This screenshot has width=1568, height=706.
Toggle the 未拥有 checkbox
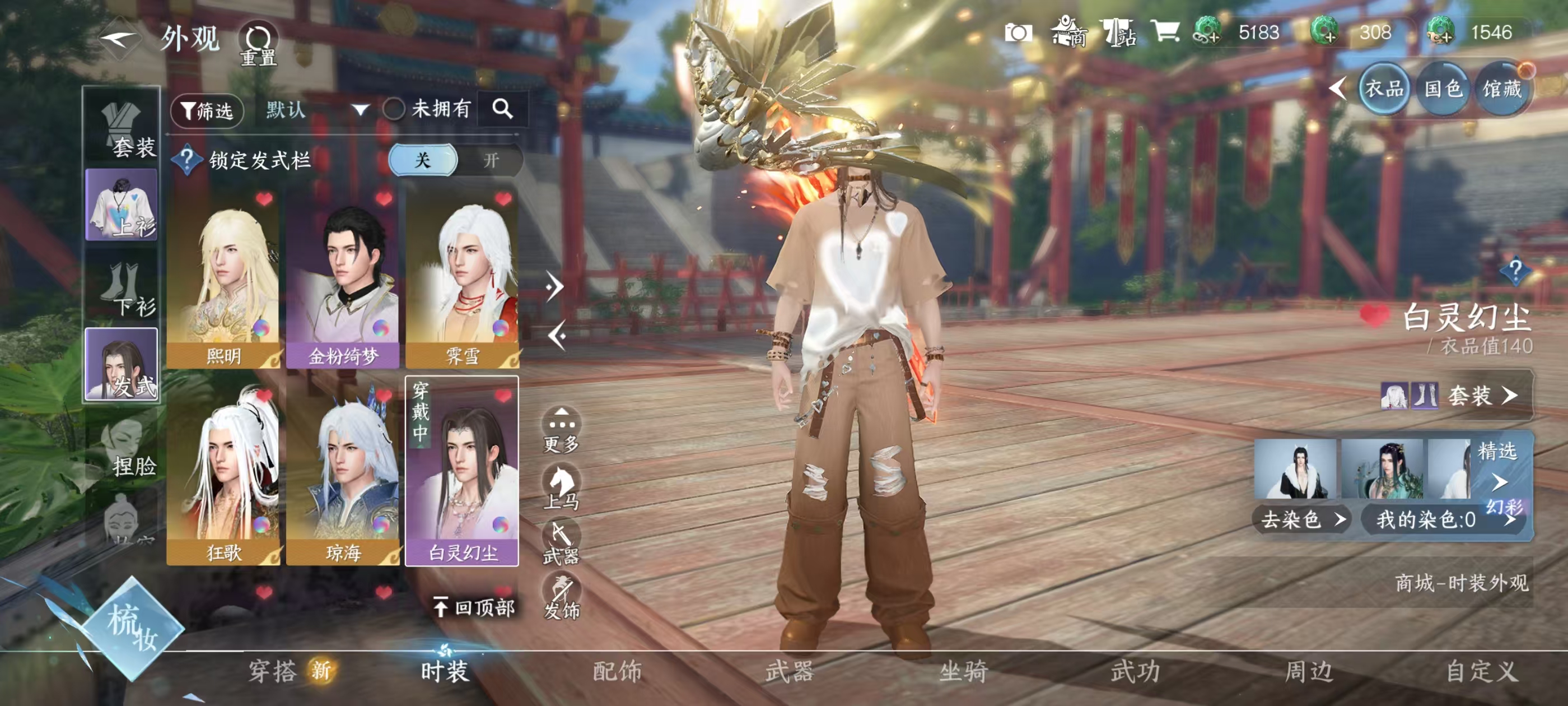(394, 110)
